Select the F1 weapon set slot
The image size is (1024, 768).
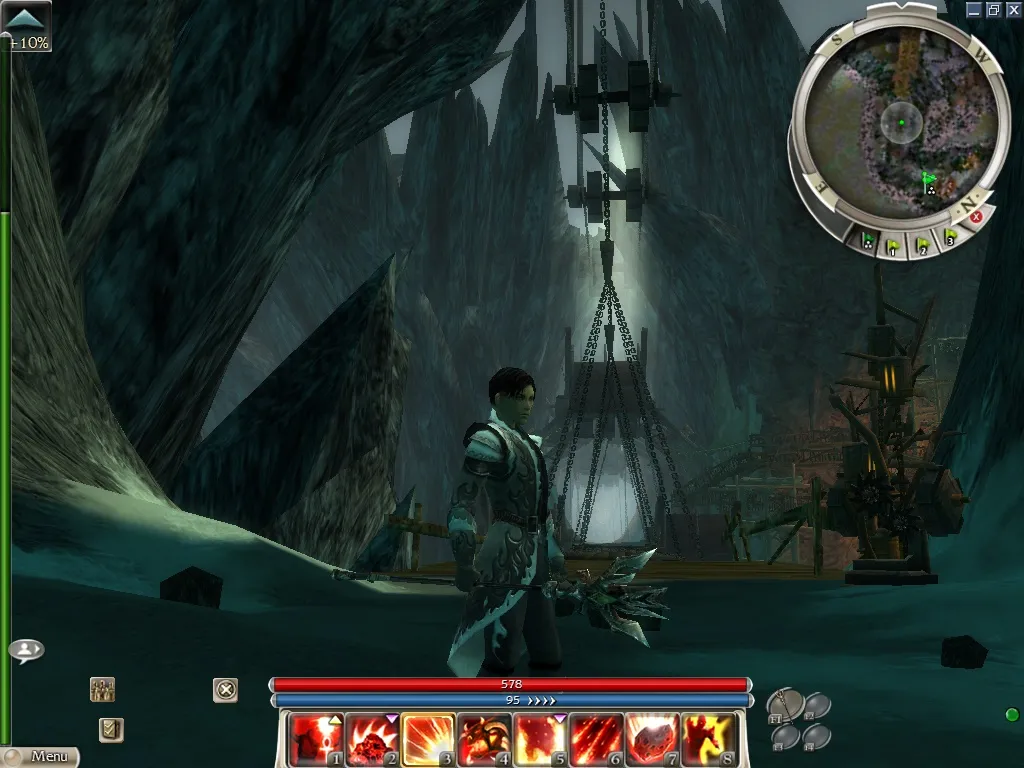[784, 706]
